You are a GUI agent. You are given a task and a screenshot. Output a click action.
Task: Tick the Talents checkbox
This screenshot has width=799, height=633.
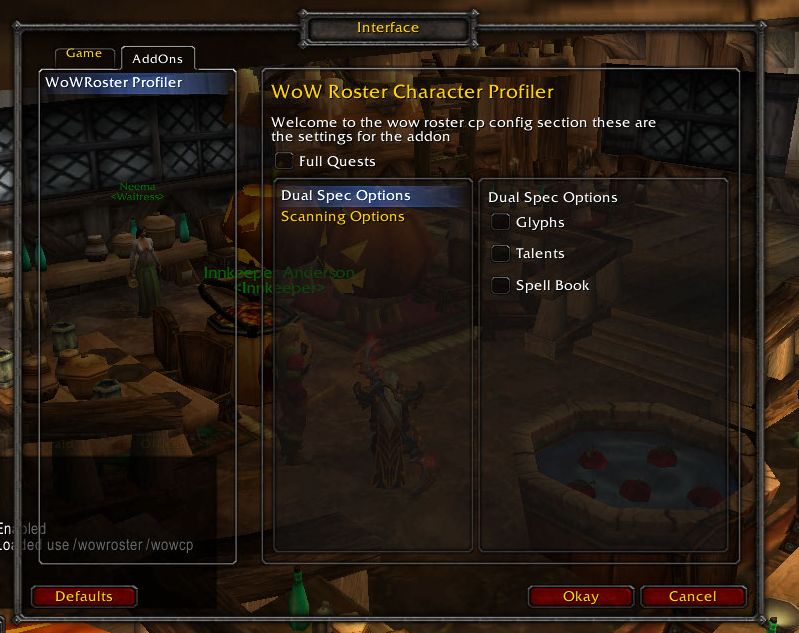coord(501,254)
